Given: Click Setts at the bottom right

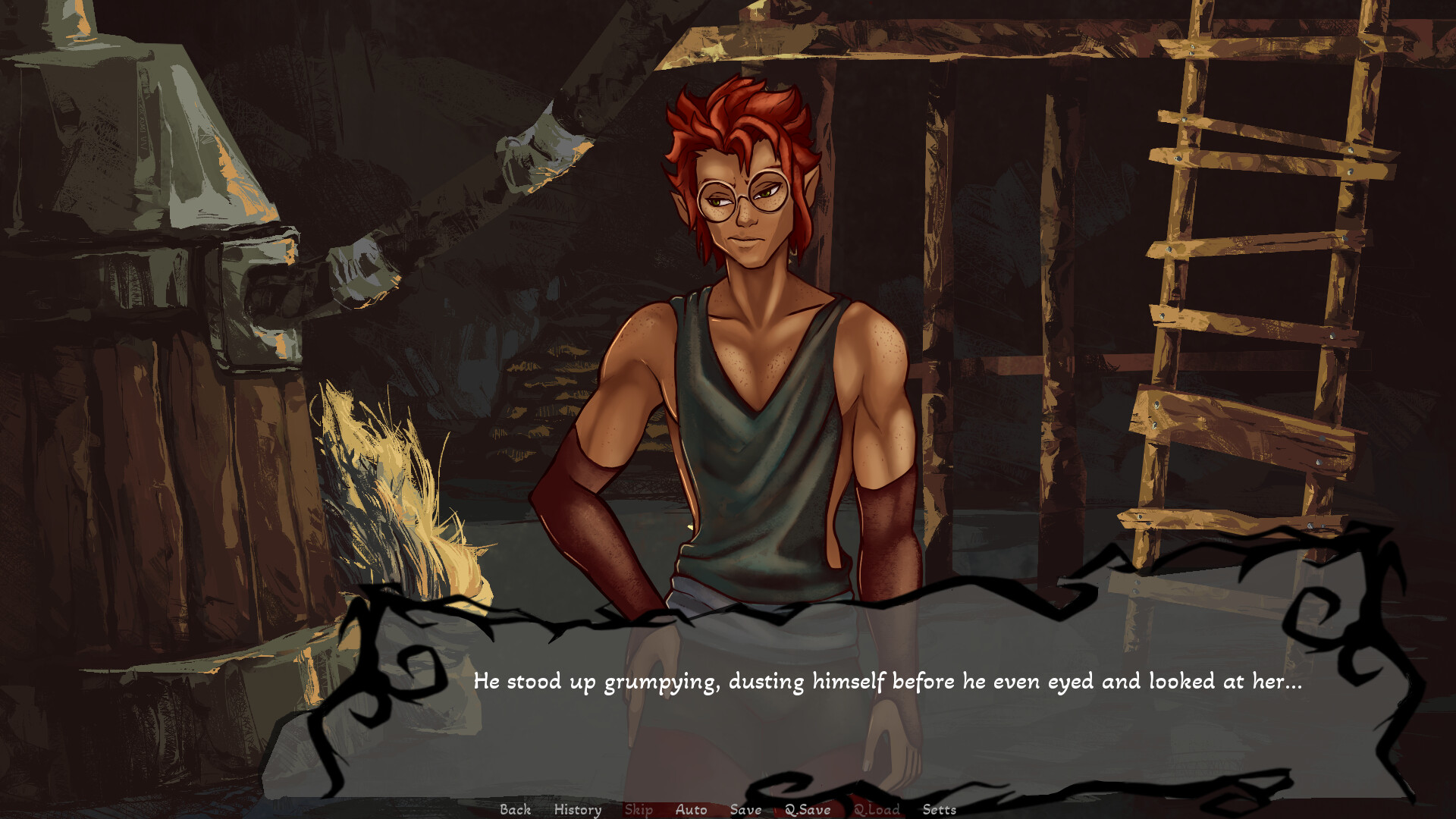Looking at the screenshot, I should point(940,810).
